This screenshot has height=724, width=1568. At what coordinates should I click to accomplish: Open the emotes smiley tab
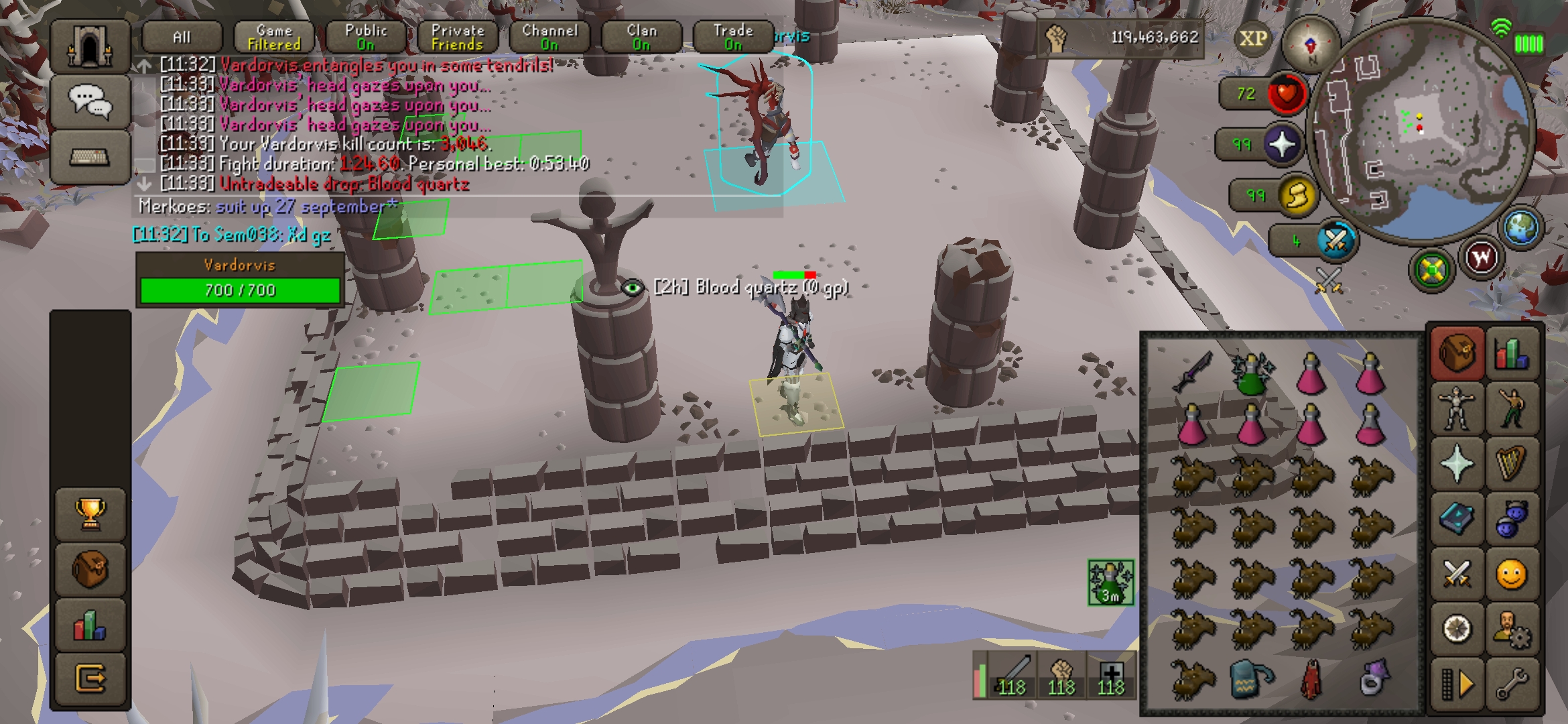tap(1512, 575)
